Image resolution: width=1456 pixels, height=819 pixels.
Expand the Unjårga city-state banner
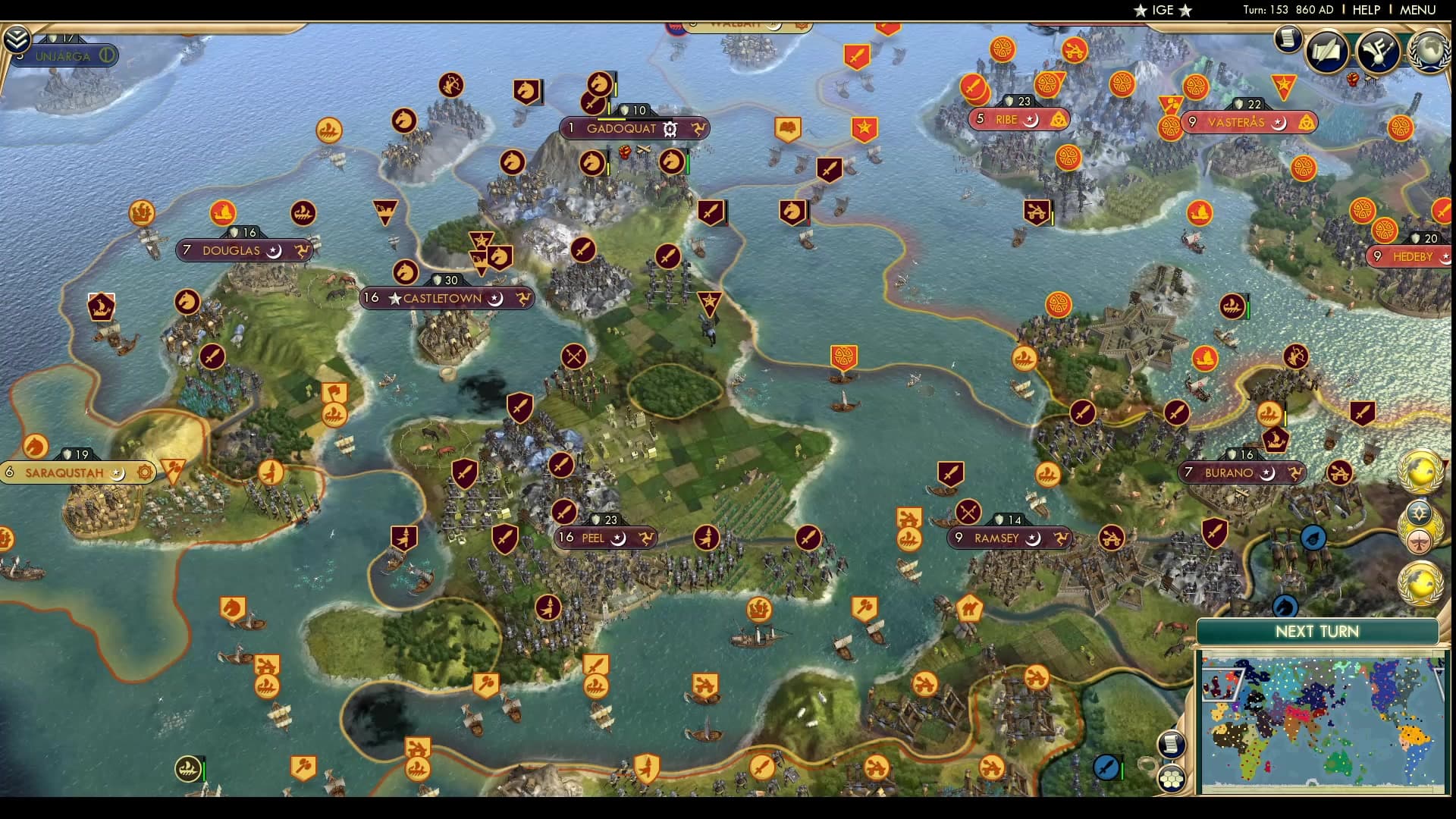tap(64, 55)
